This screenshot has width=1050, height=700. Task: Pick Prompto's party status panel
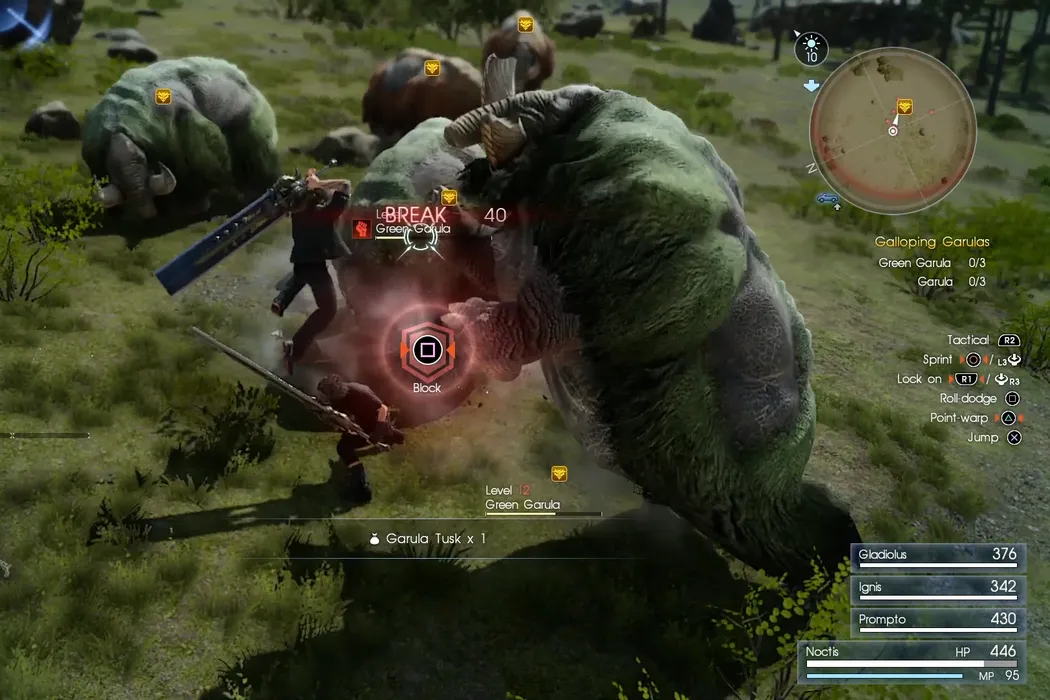click(x=938, y=621)
